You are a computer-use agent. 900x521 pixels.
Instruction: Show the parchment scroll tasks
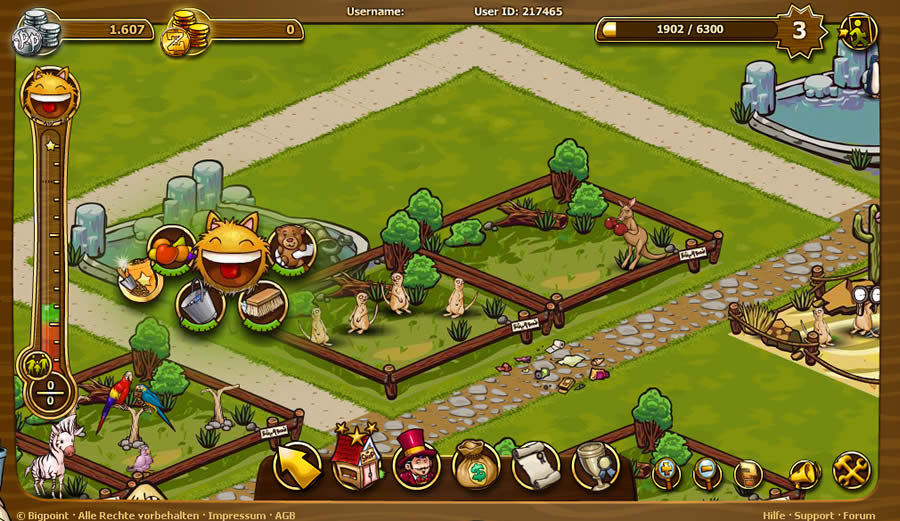coord(536,465)
